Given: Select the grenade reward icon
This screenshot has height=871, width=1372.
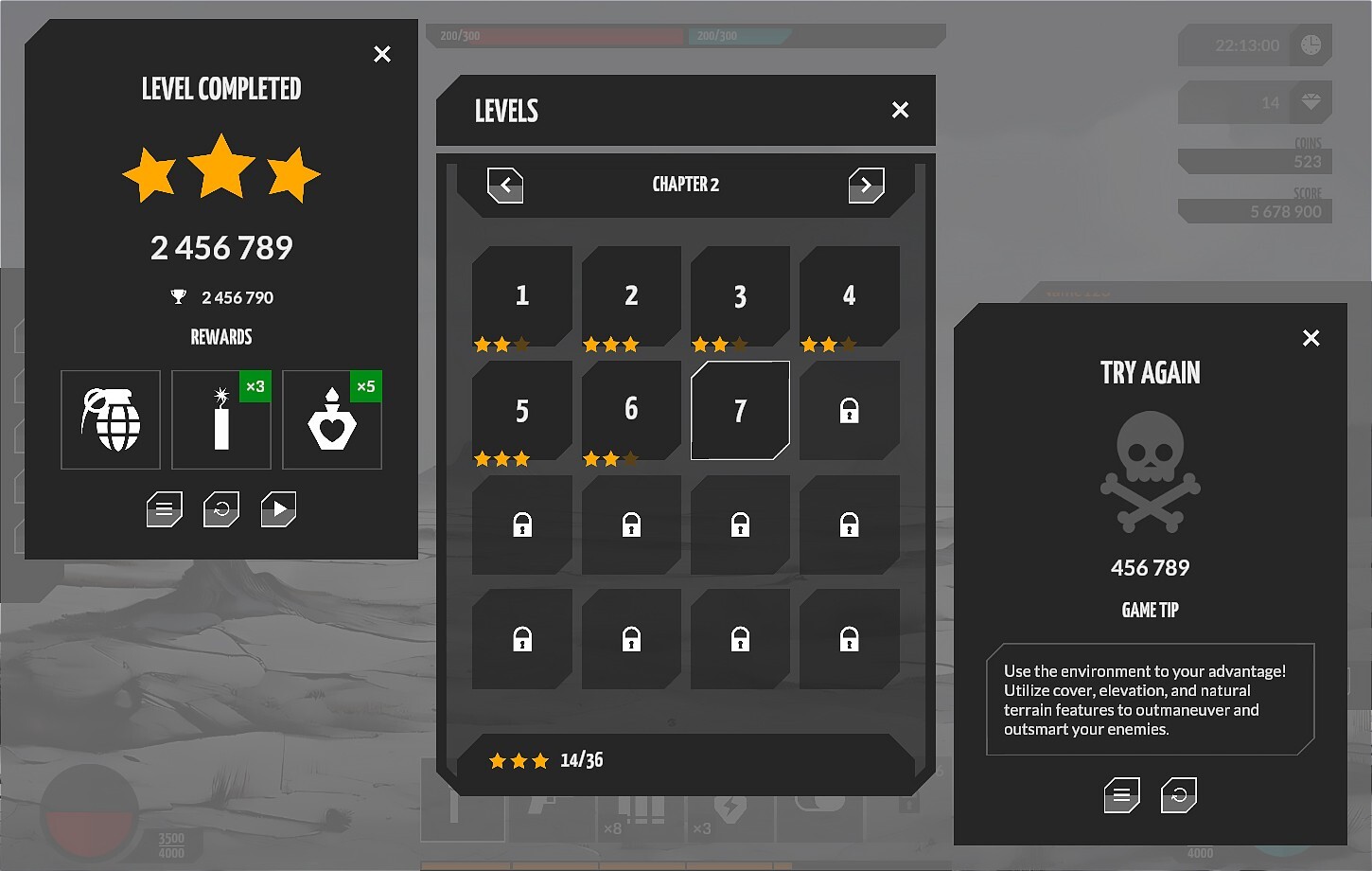Looking at the screenshot, I should coord(111,419).
